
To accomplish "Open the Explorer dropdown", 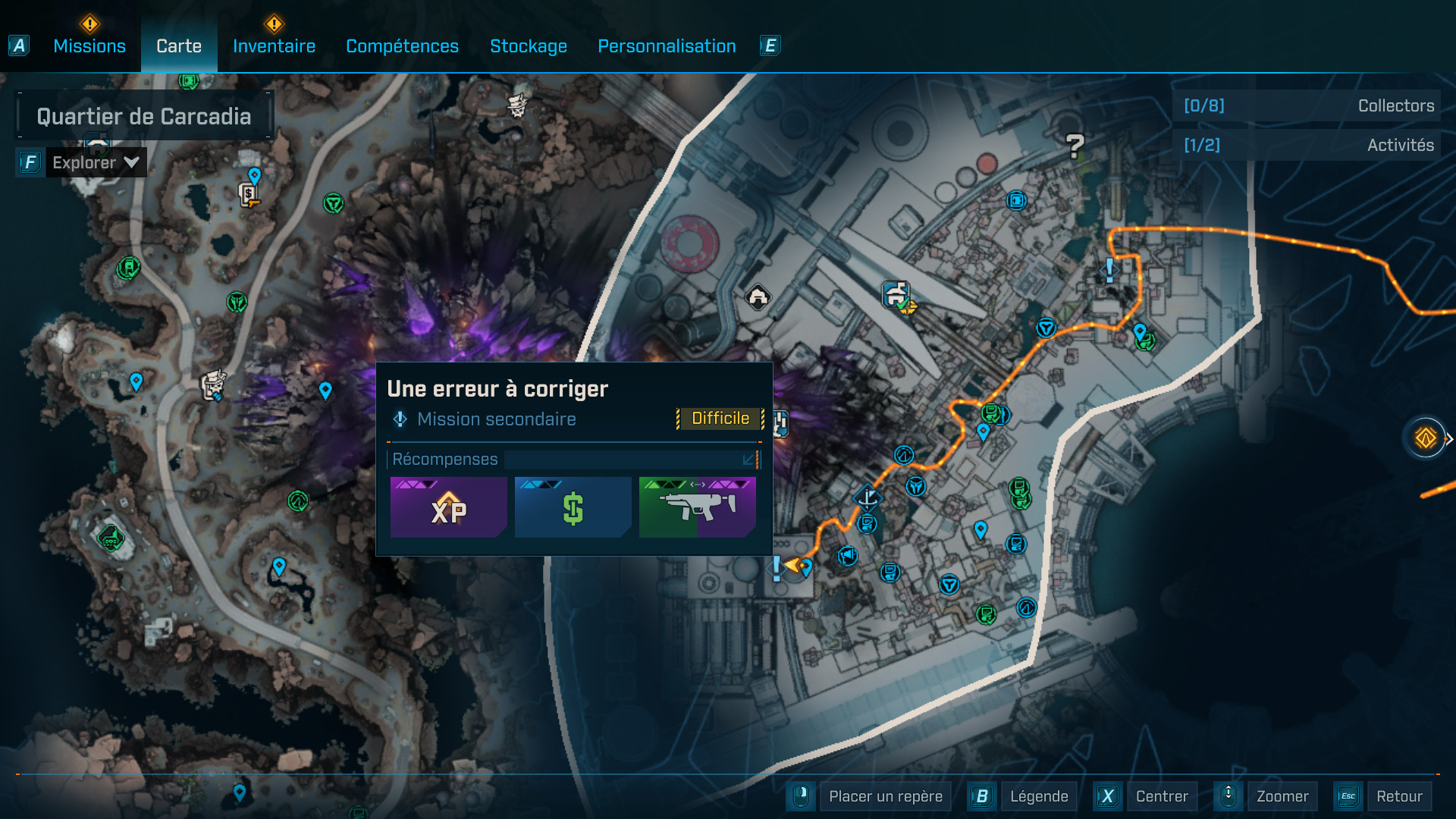I will [x=96, y=162].
